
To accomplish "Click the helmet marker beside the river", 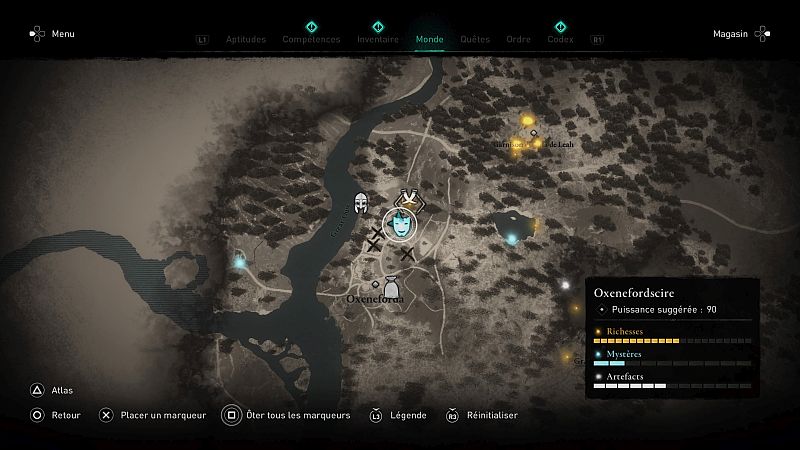I will click(361, 203).
